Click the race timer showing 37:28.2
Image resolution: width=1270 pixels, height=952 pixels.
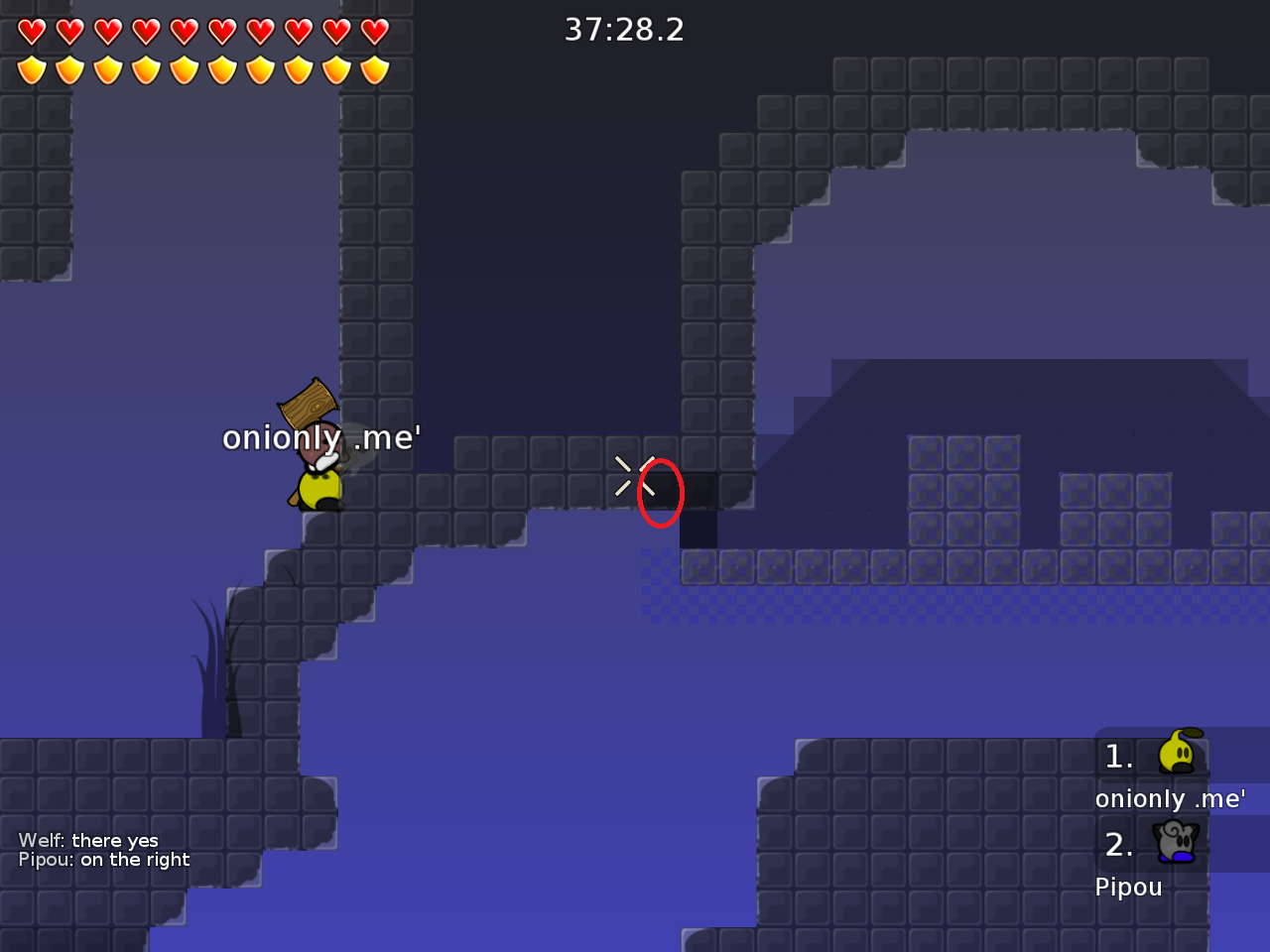click(x=624, y=30)
